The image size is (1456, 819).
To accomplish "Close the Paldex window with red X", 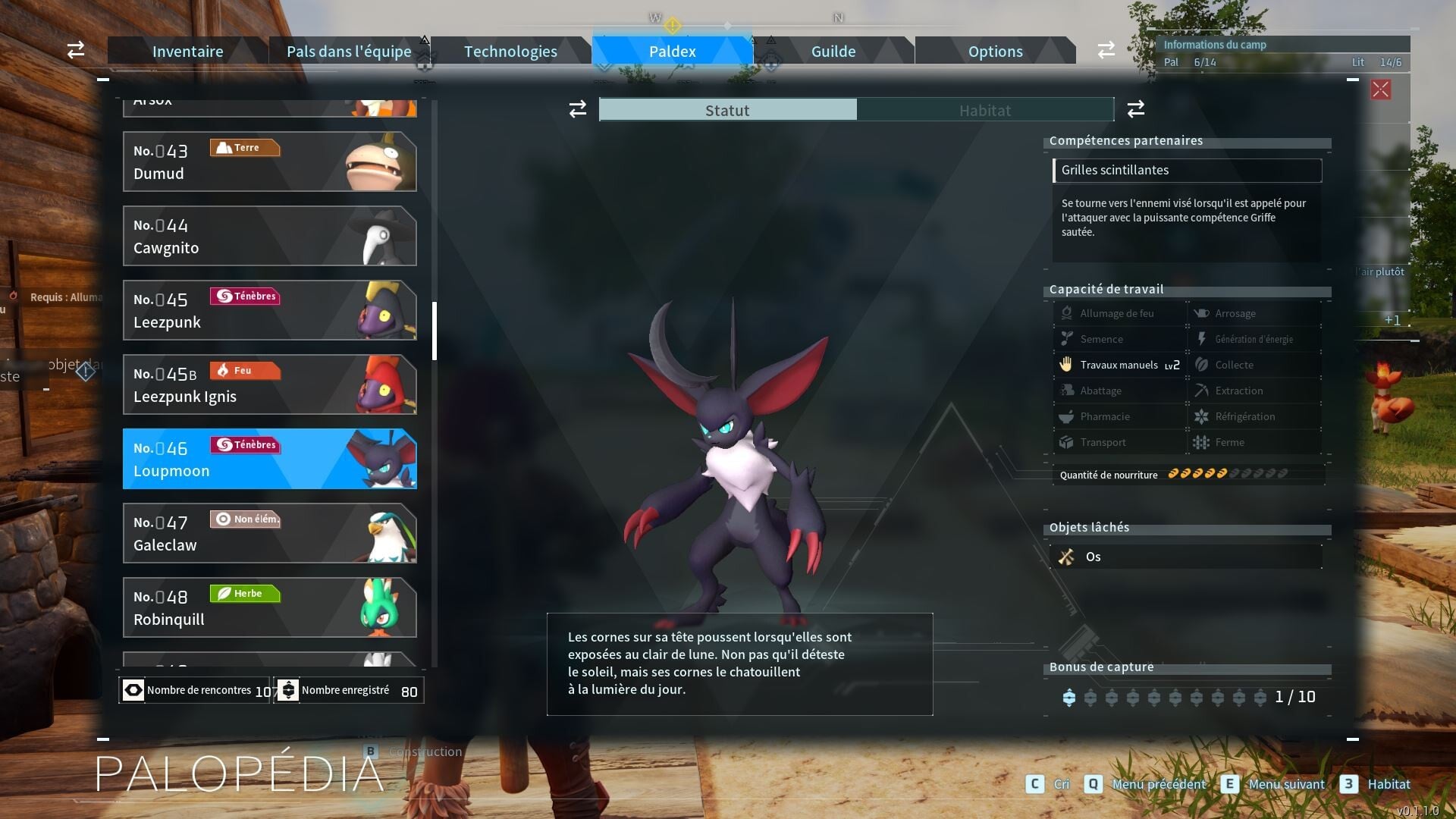I will (x=1380, y=89).
